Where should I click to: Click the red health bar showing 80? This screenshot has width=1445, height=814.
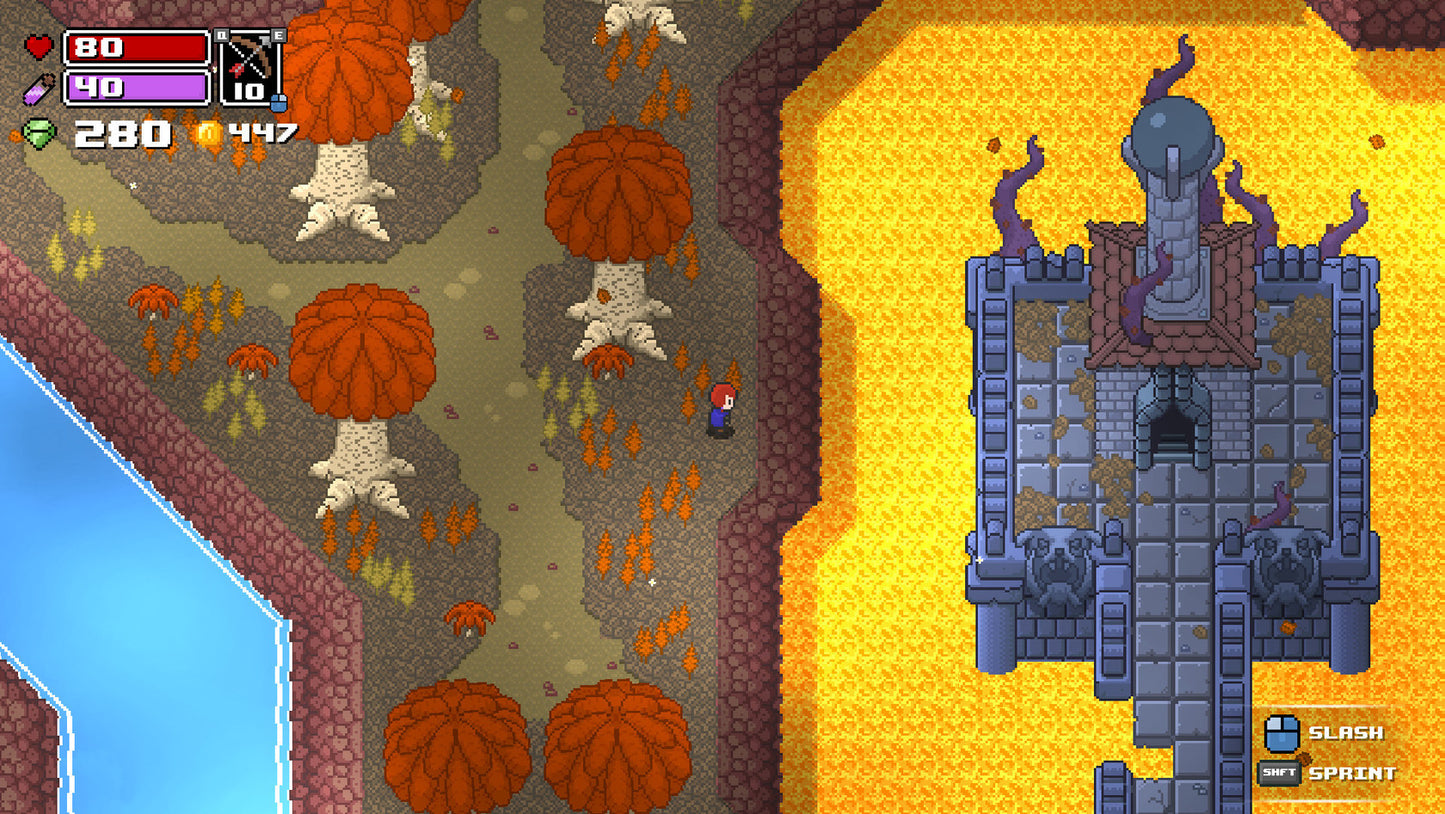[x=138, y=48]
